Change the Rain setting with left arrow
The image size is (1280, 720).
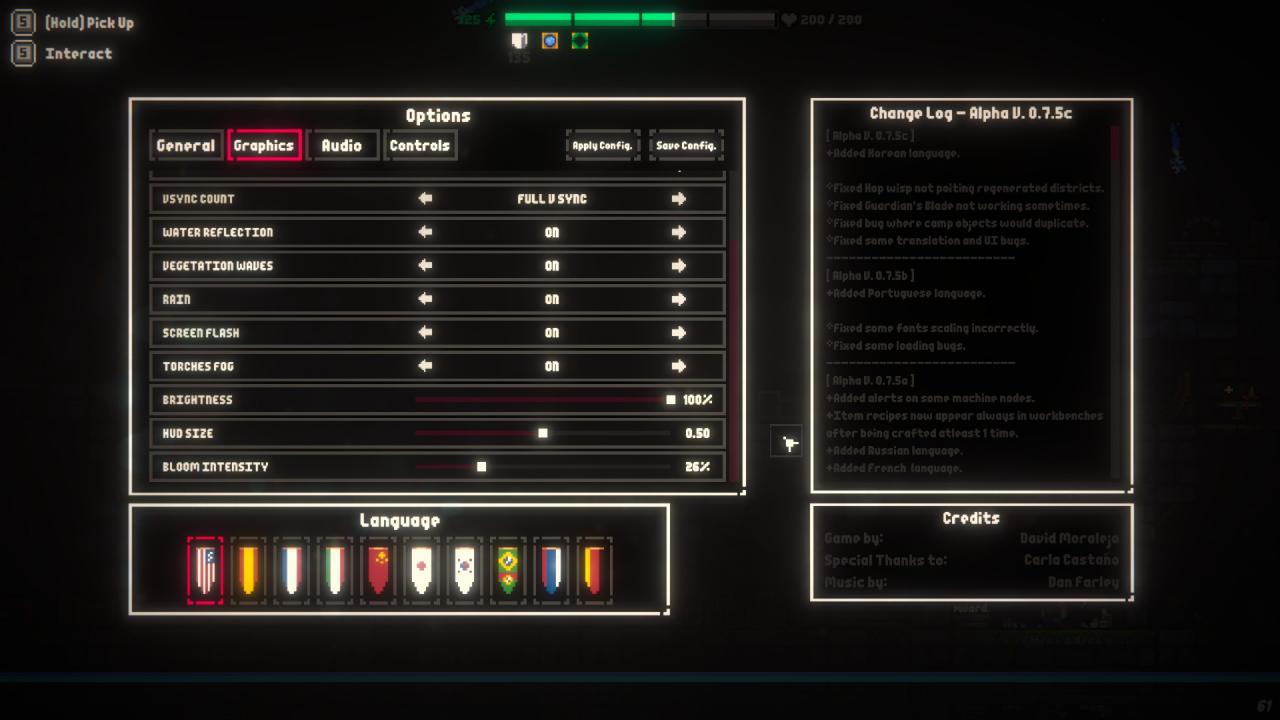425,299
